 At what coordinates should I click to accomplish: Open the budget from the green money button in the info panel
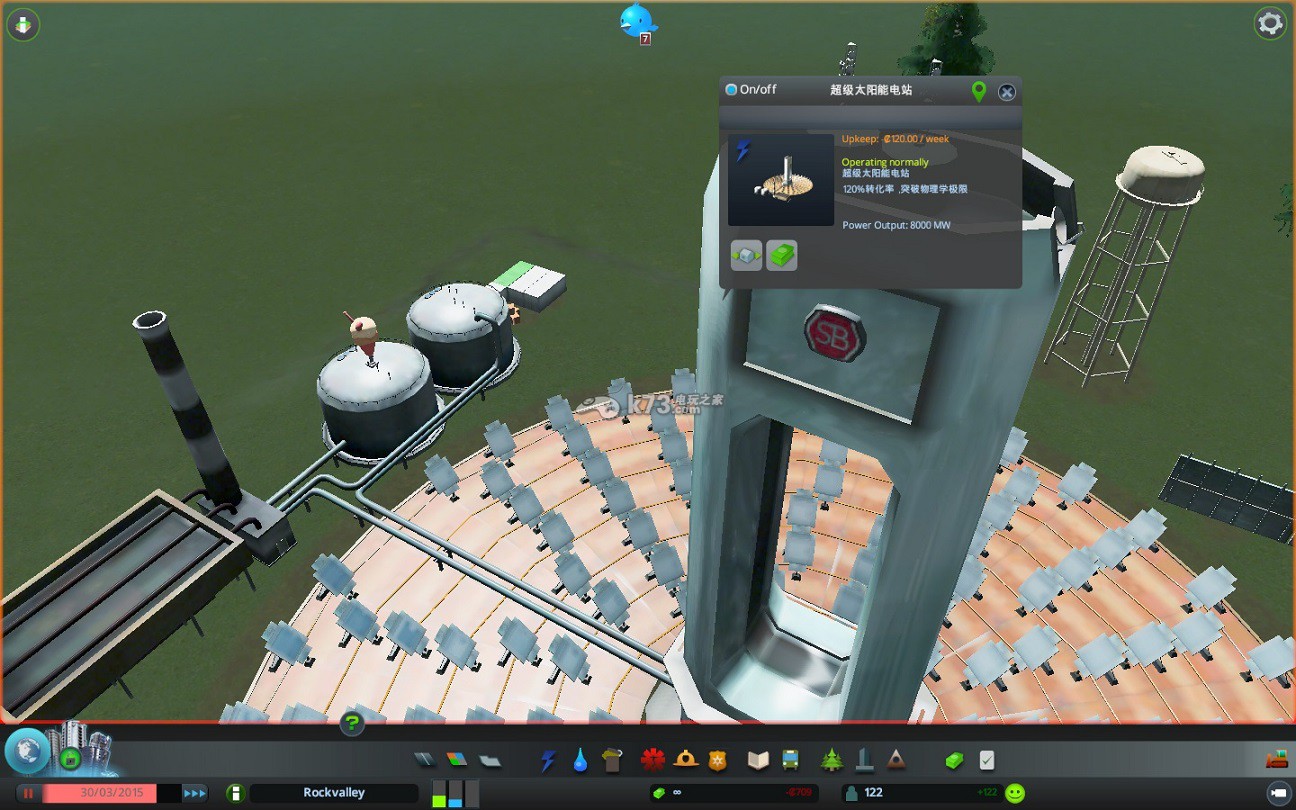[781, 255]
